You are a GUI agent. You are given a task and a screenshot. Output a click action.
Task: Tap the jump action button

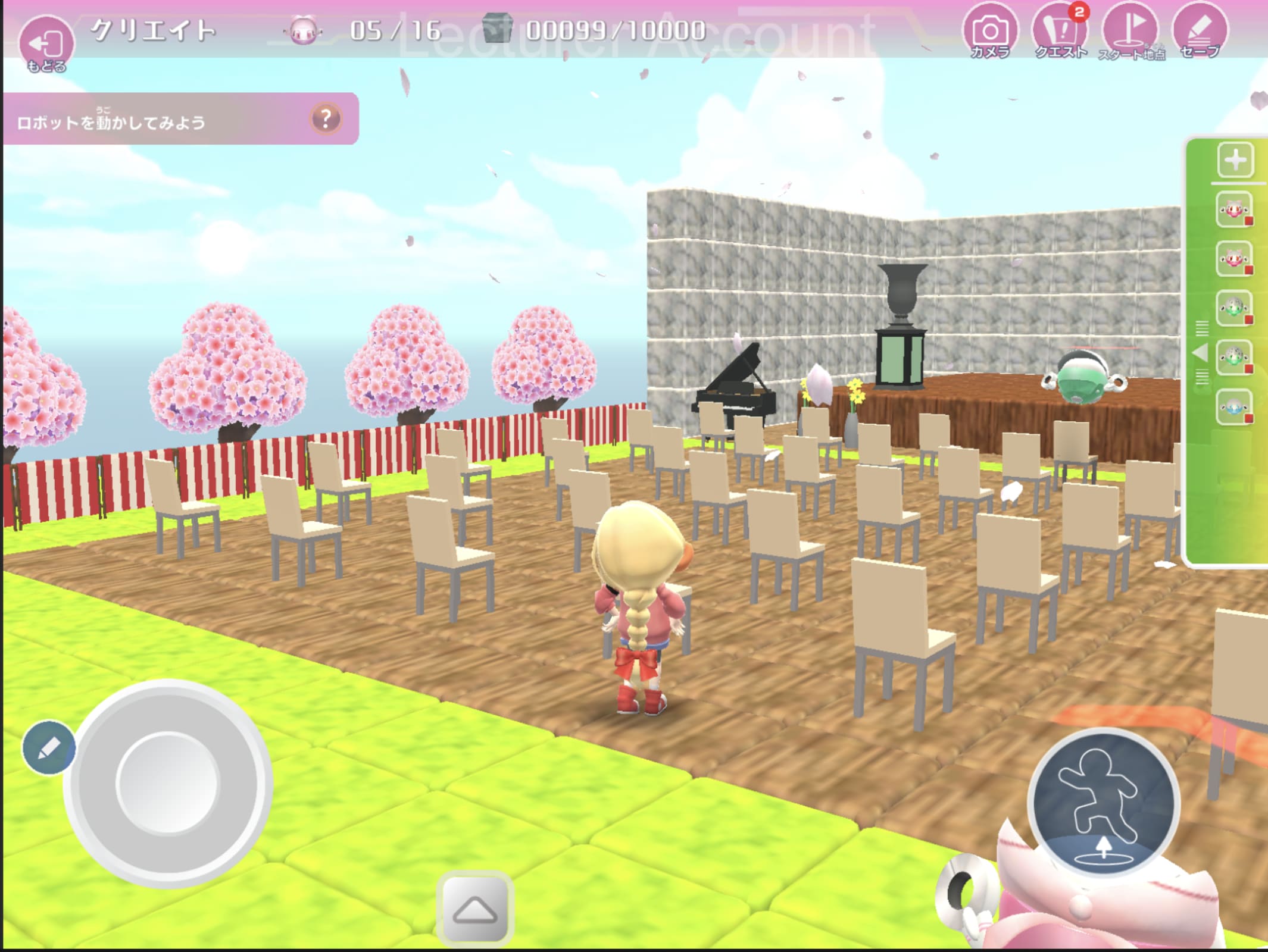tap(1103, 803)
